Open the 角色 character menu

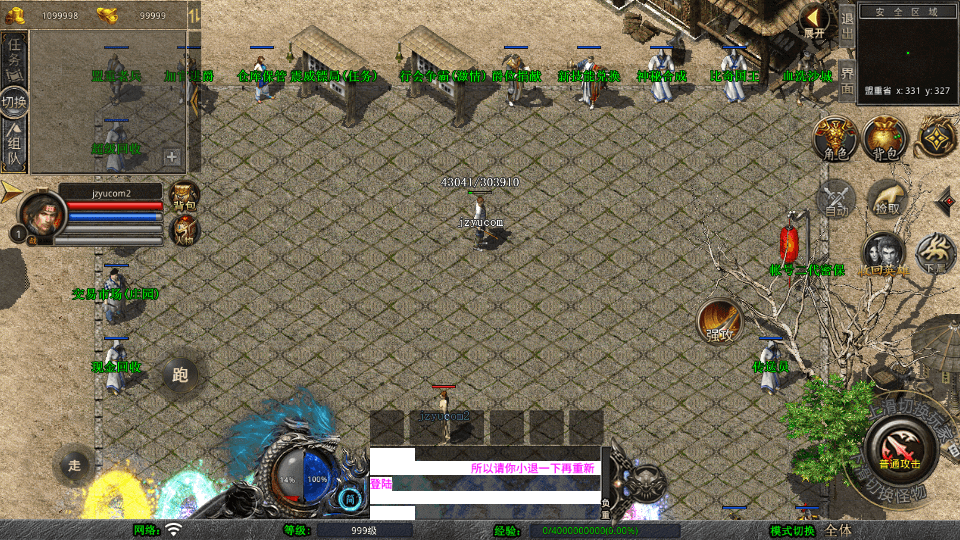[835, 138]
